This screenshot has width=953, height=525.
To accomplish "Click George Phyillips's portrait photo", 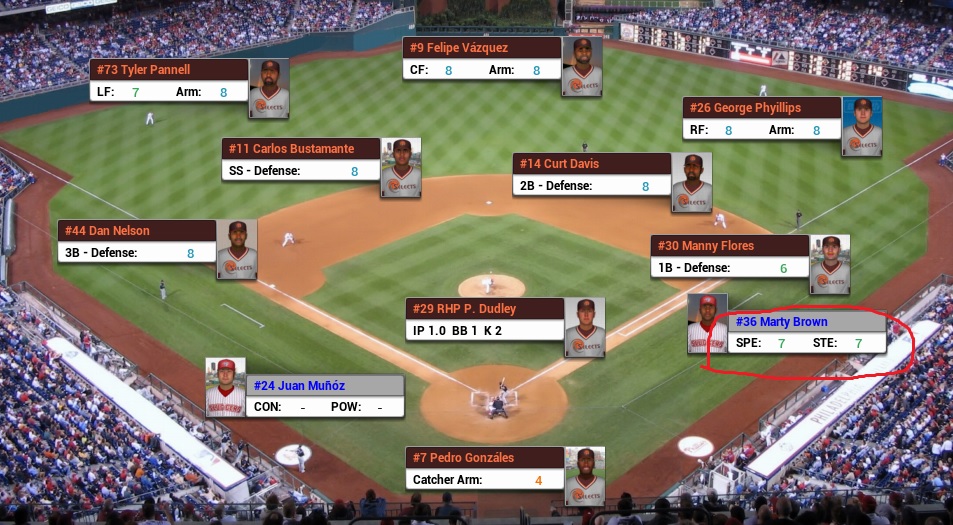I will [862, 126].
